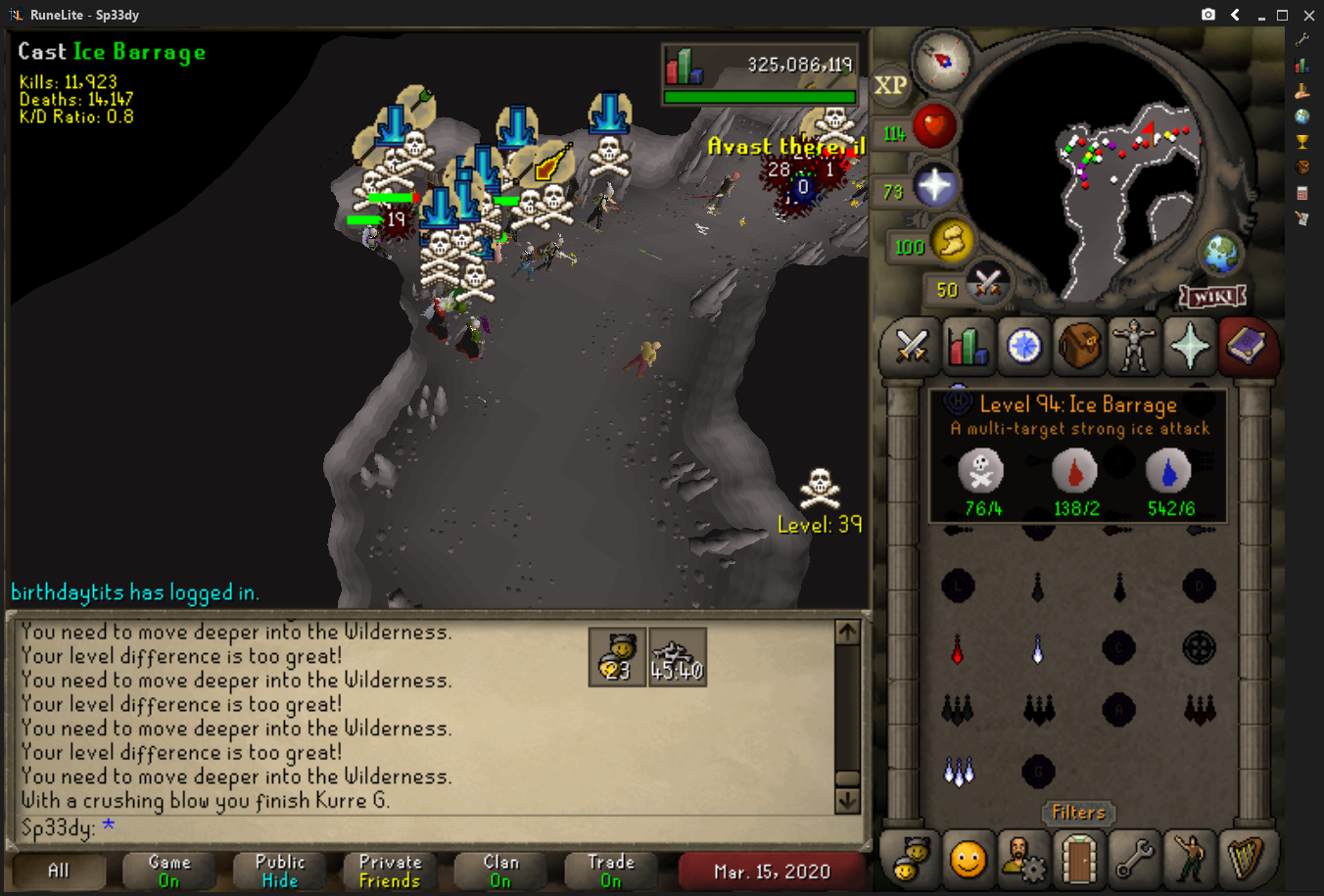Viewport: 1324px width, 896px height.
Task: Toggle the Public chat filter
Action: pyautogui.click(x=280, y=871)
